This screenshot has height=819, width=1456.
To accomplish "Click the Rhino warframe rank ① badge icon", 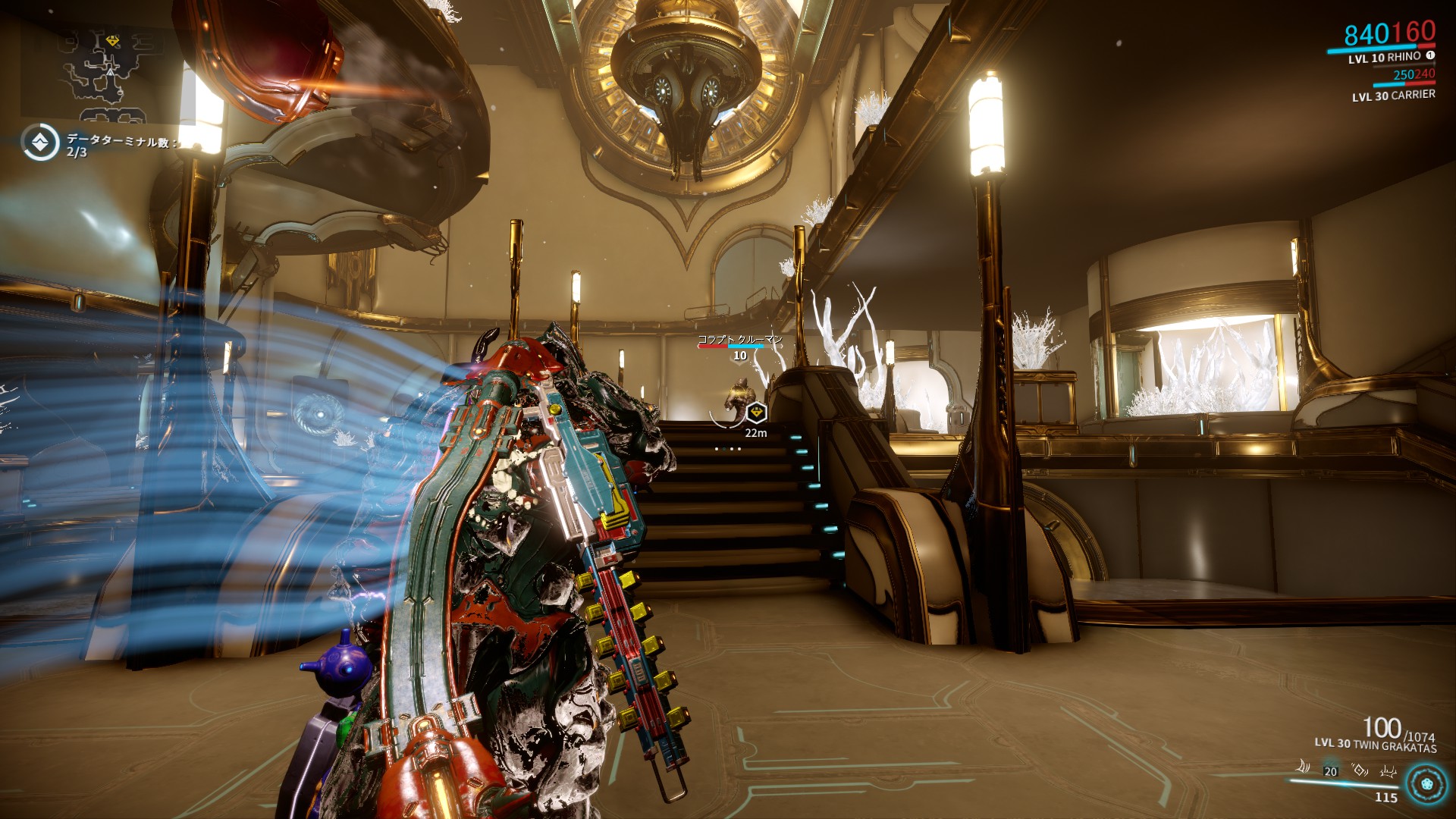I will click(1431, 55).
